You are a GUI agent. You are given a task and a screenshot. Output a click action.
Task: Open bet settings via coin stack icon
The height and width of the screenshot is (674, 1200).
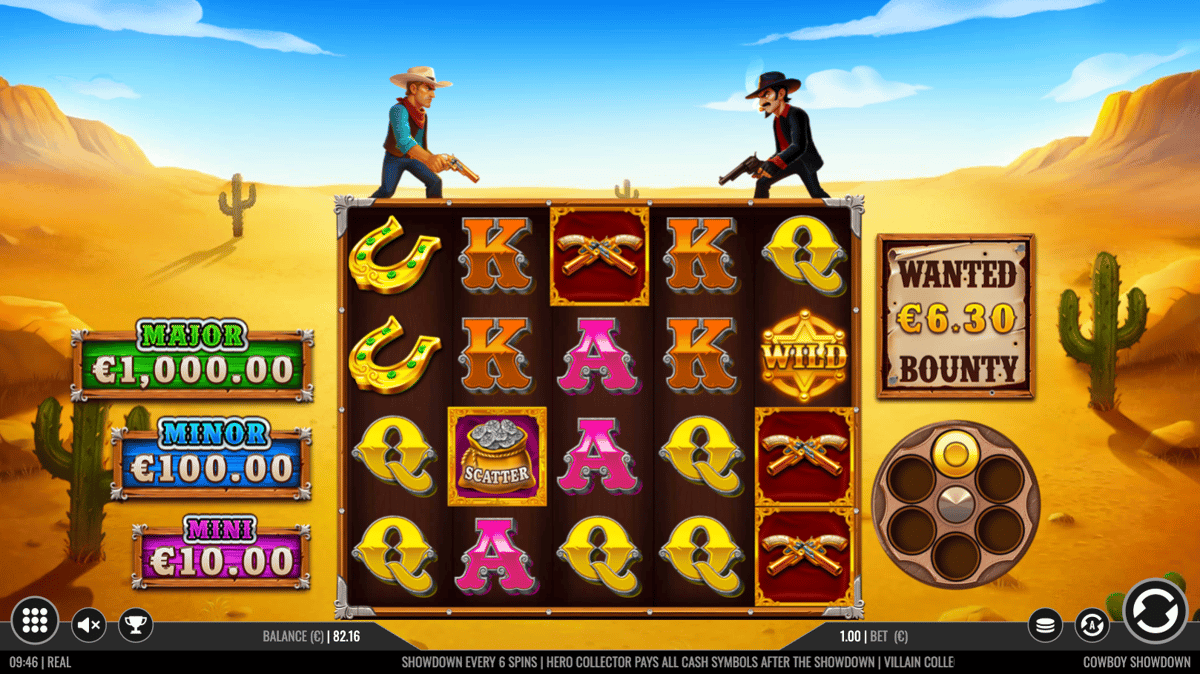[x=1045, y=626]
